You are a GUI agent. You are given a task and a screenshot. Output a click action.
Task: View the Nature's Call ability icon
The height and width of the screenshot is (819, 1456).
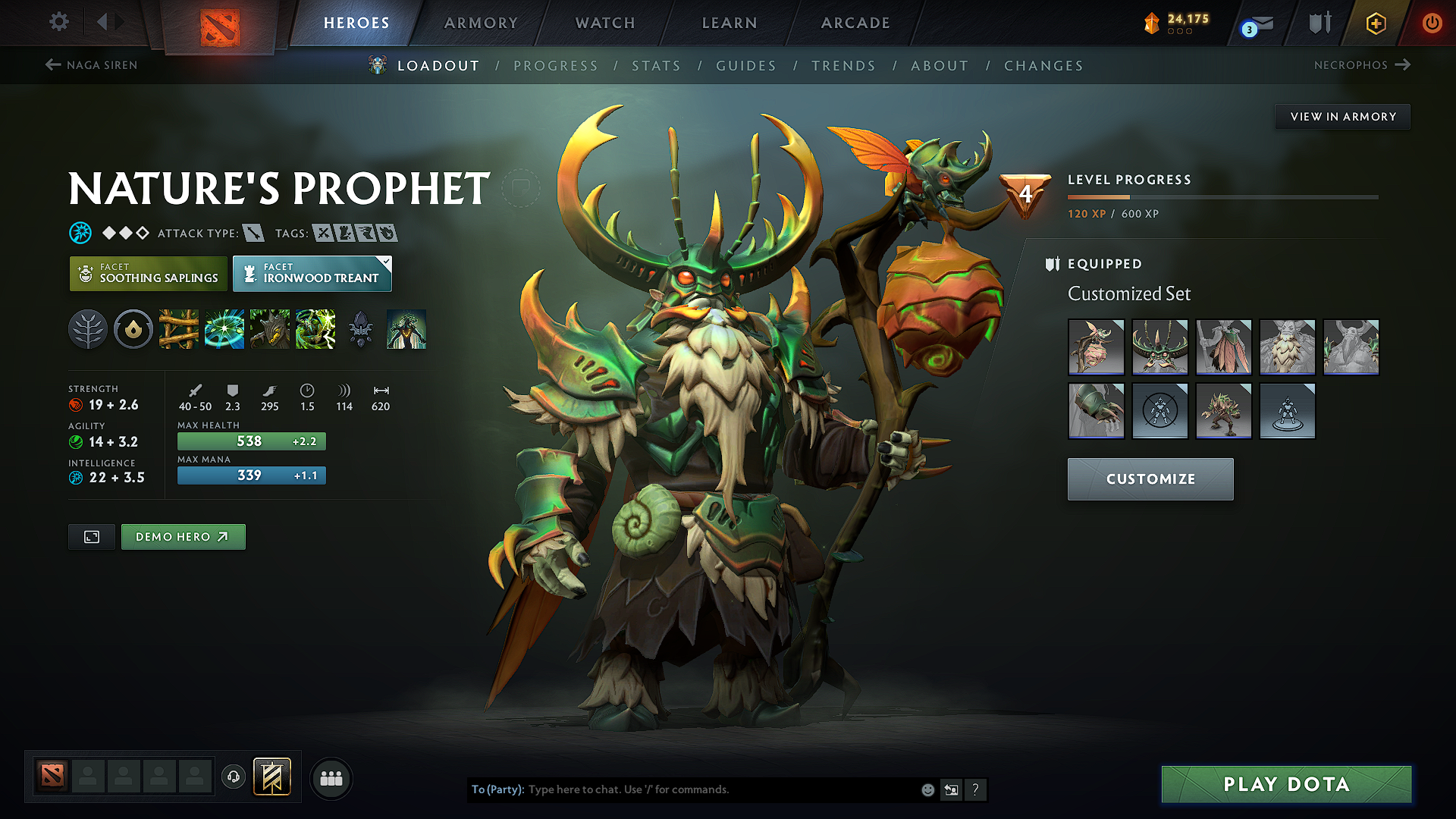[269, 329]
